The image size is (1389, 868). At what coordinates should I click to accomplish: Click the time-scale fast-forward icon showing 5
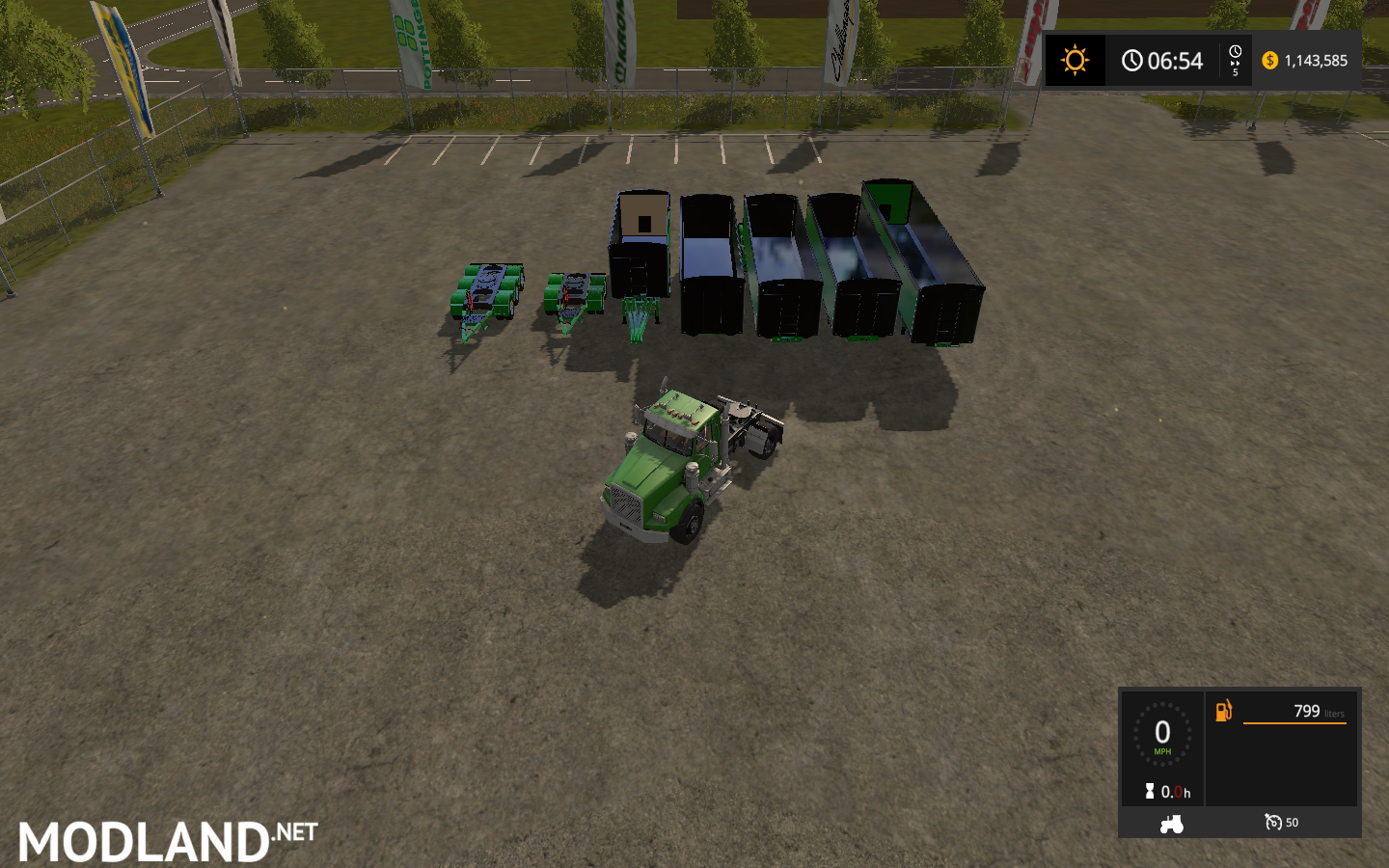click(1235, 59)
